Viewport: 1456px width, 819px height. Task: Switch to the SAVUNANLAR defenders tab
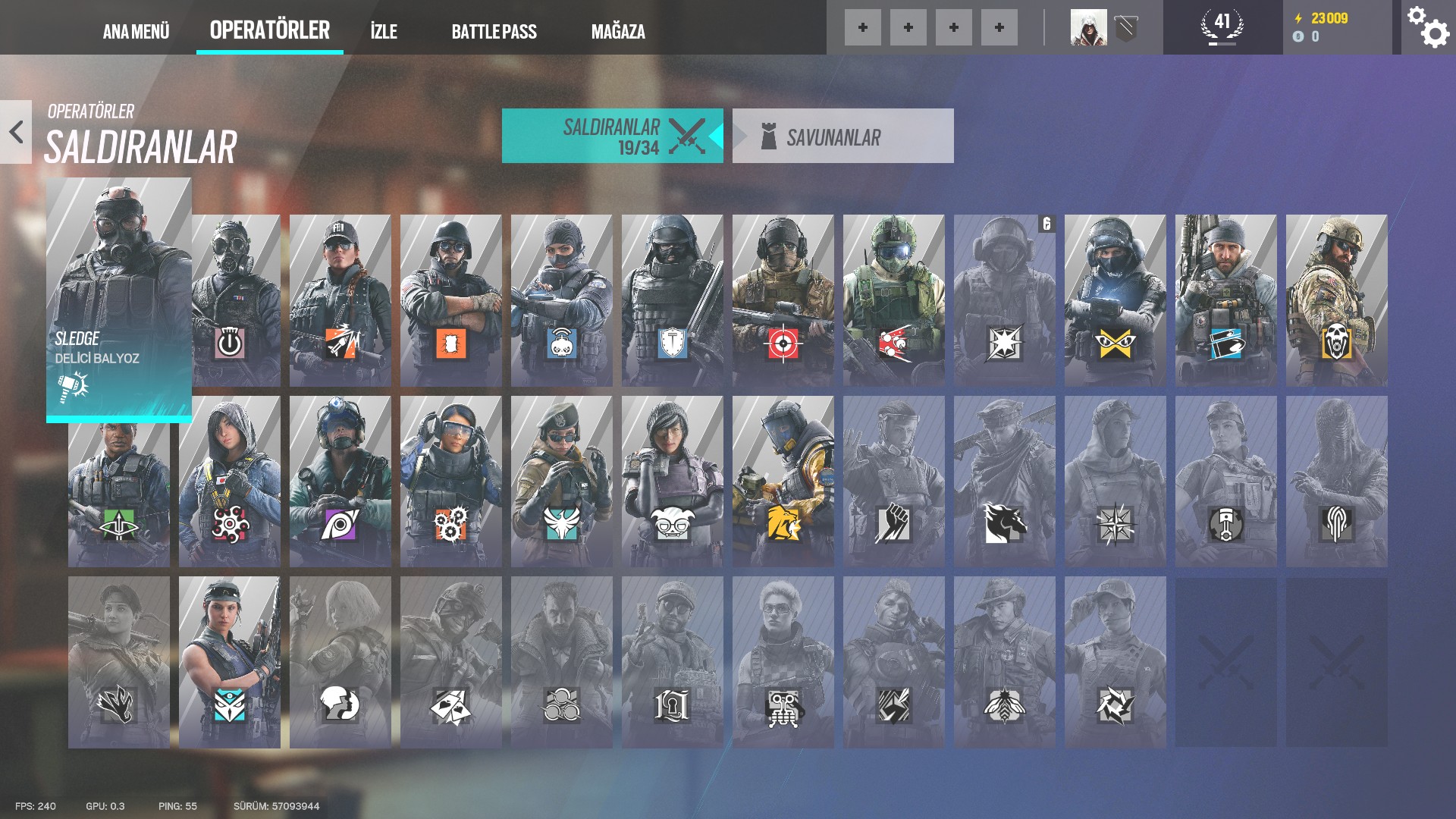pos(843,136)
